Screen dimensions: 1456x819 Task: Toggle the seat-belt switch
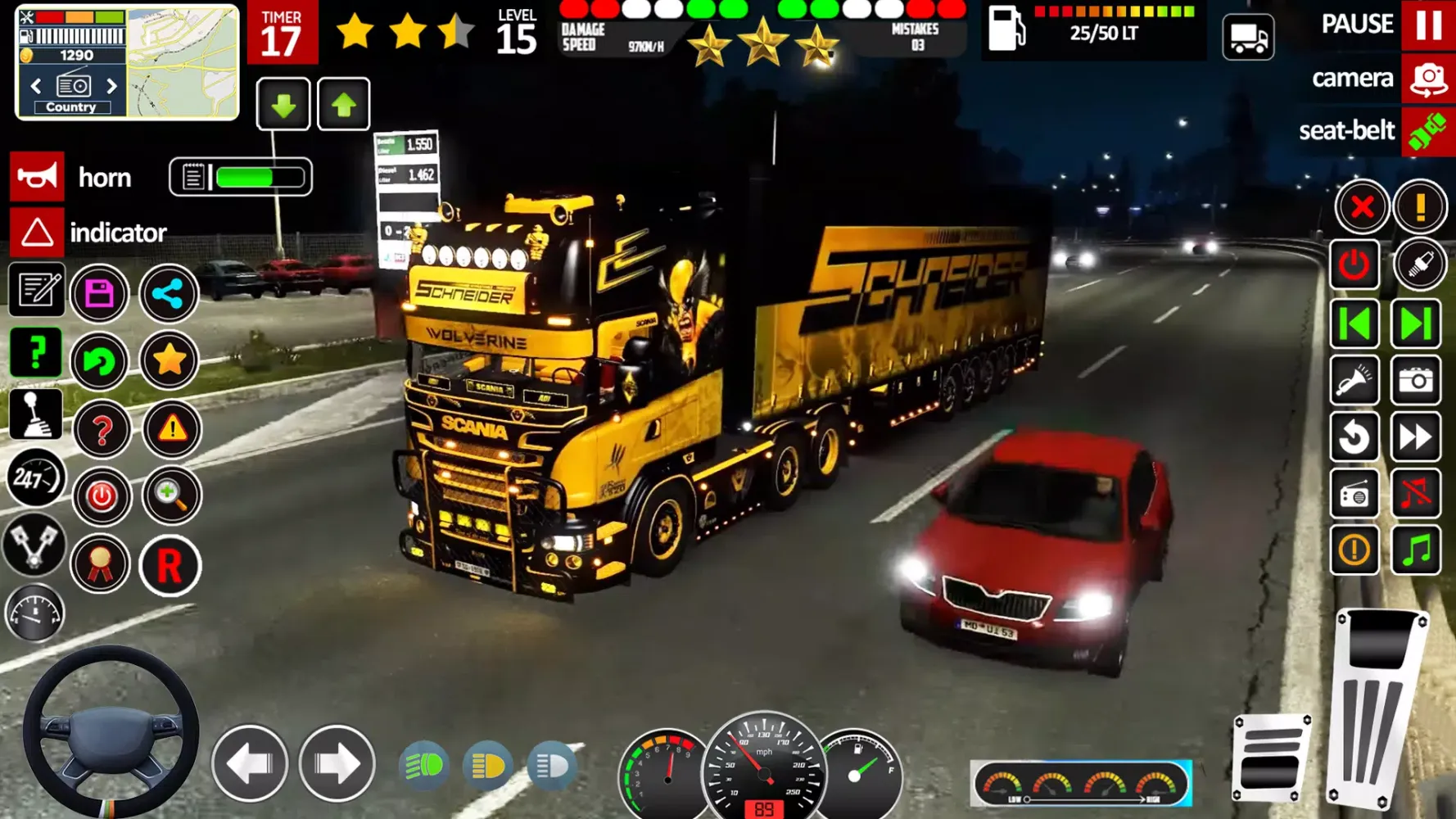(1427, 130)
